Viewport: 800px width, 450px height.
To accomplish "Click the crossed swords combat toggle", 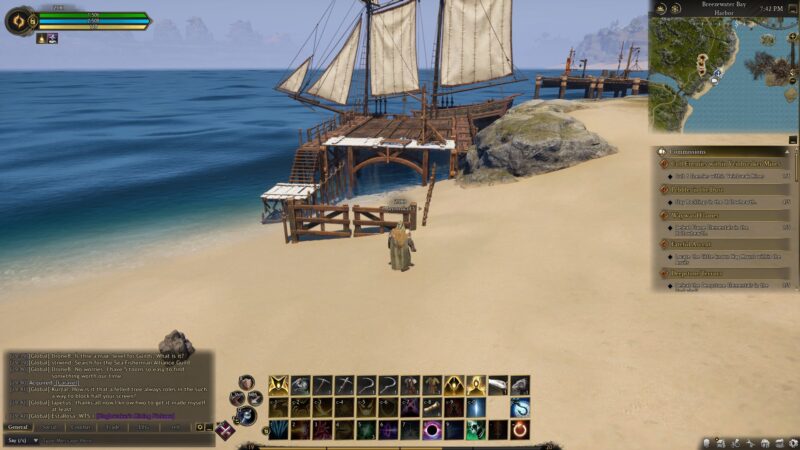I will [x=226, y=431].
